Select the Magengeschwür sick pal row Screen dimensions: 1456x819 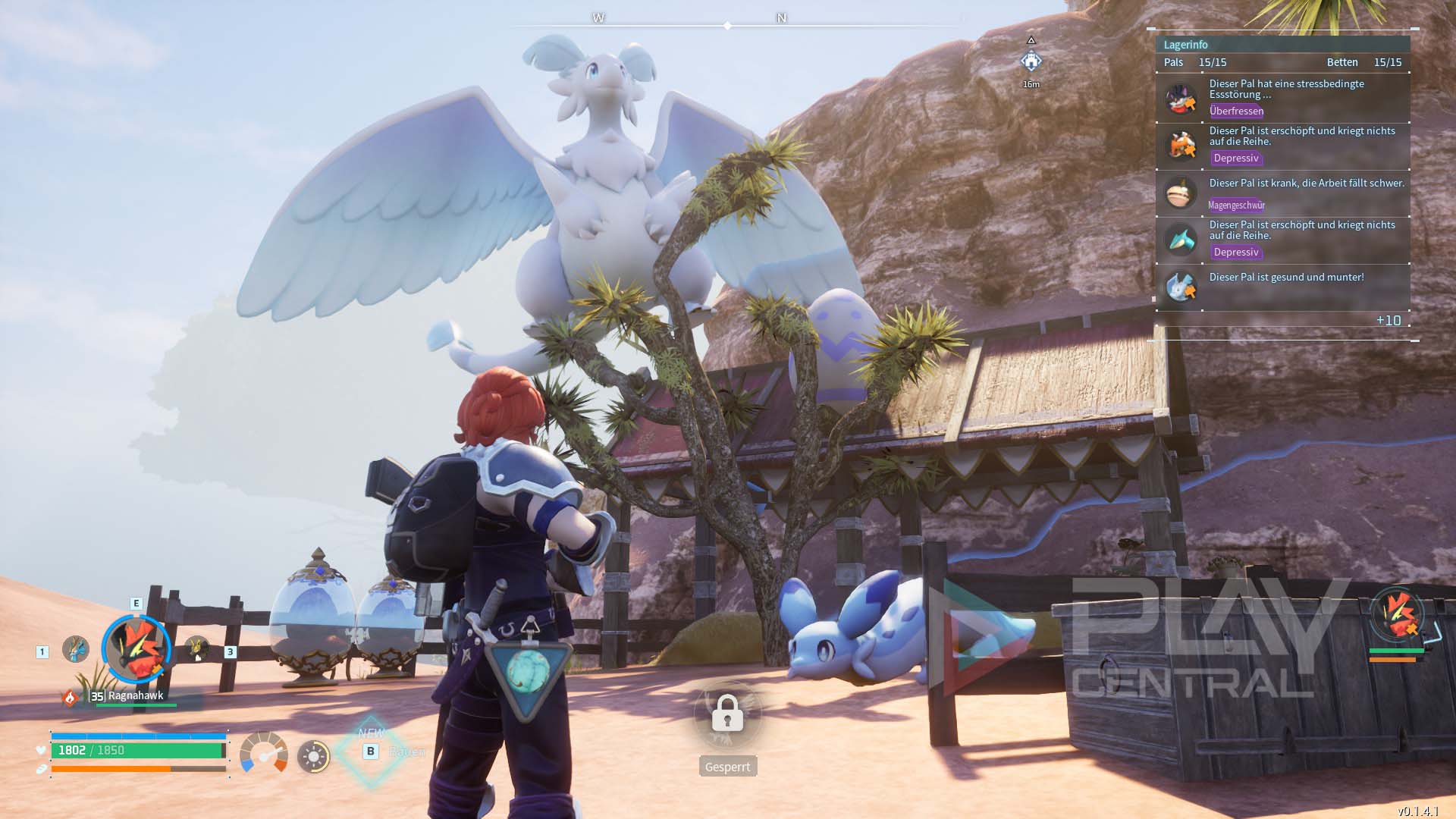1282,193
